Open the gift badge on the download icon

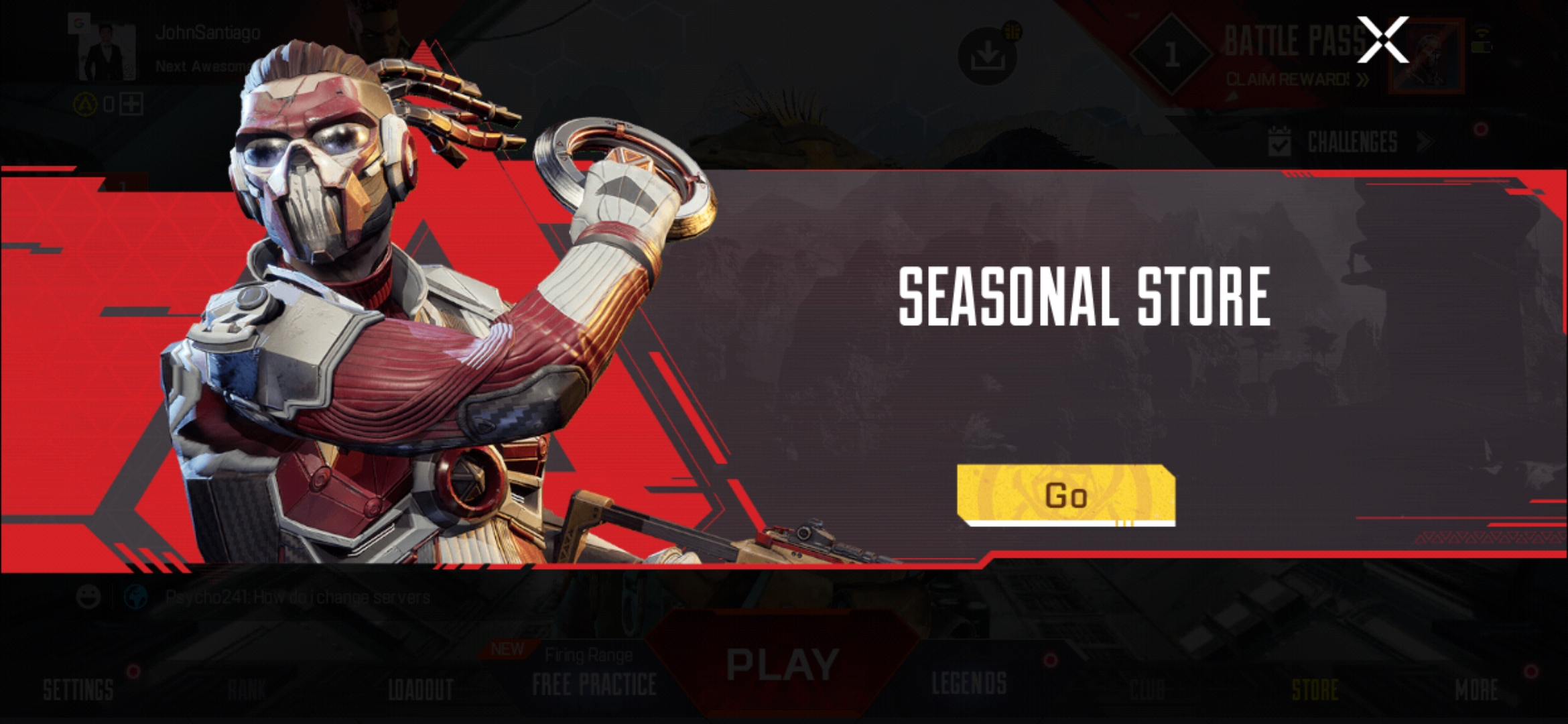coord(1011,31)
